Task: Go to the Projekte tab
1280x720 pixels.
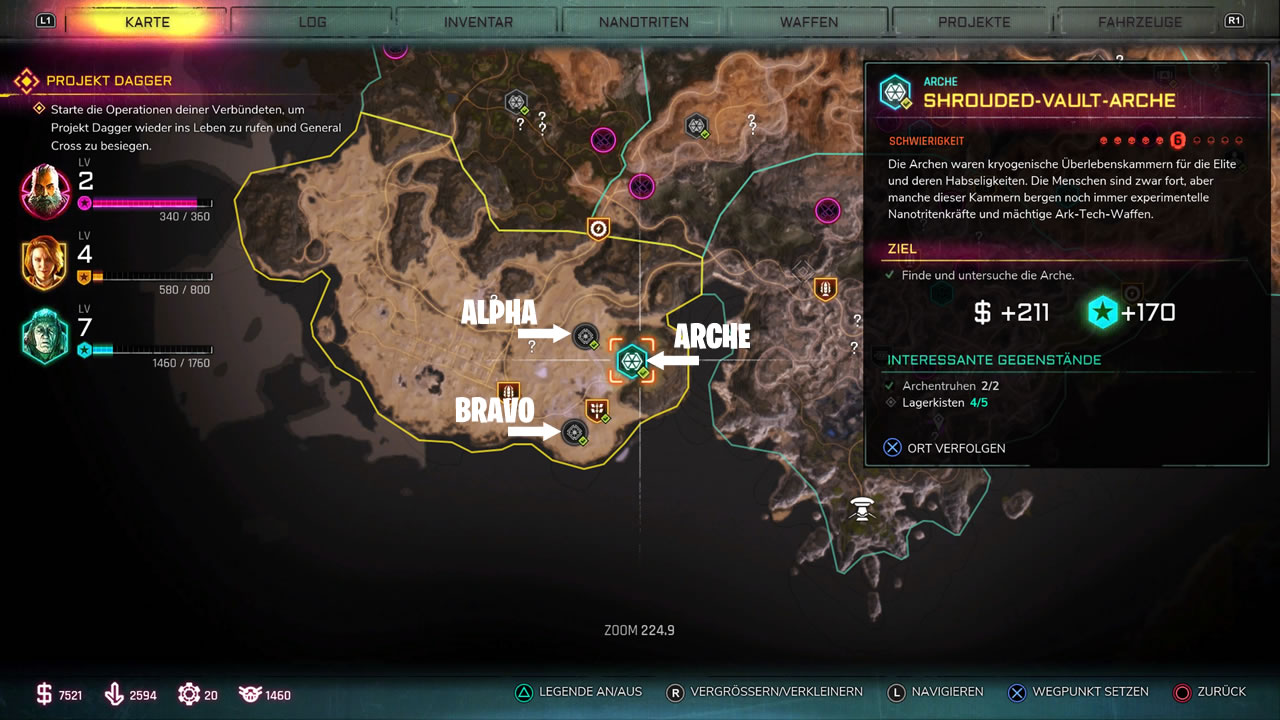Action: (974, 22)
